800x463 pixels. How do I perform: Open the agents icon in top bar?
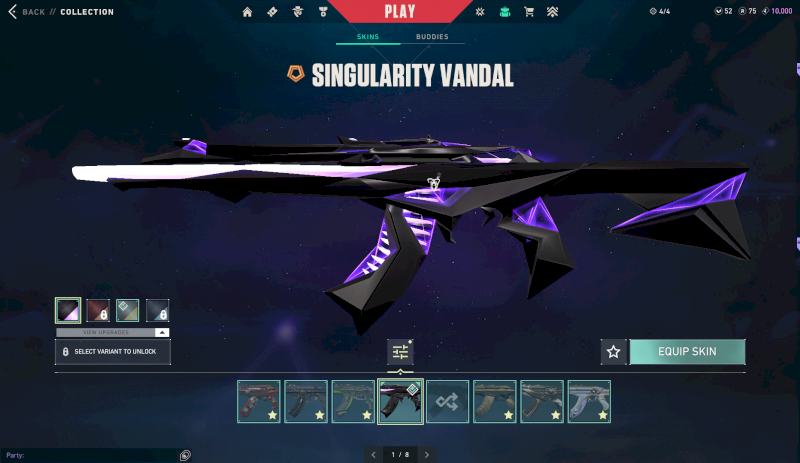coord(298,12)
